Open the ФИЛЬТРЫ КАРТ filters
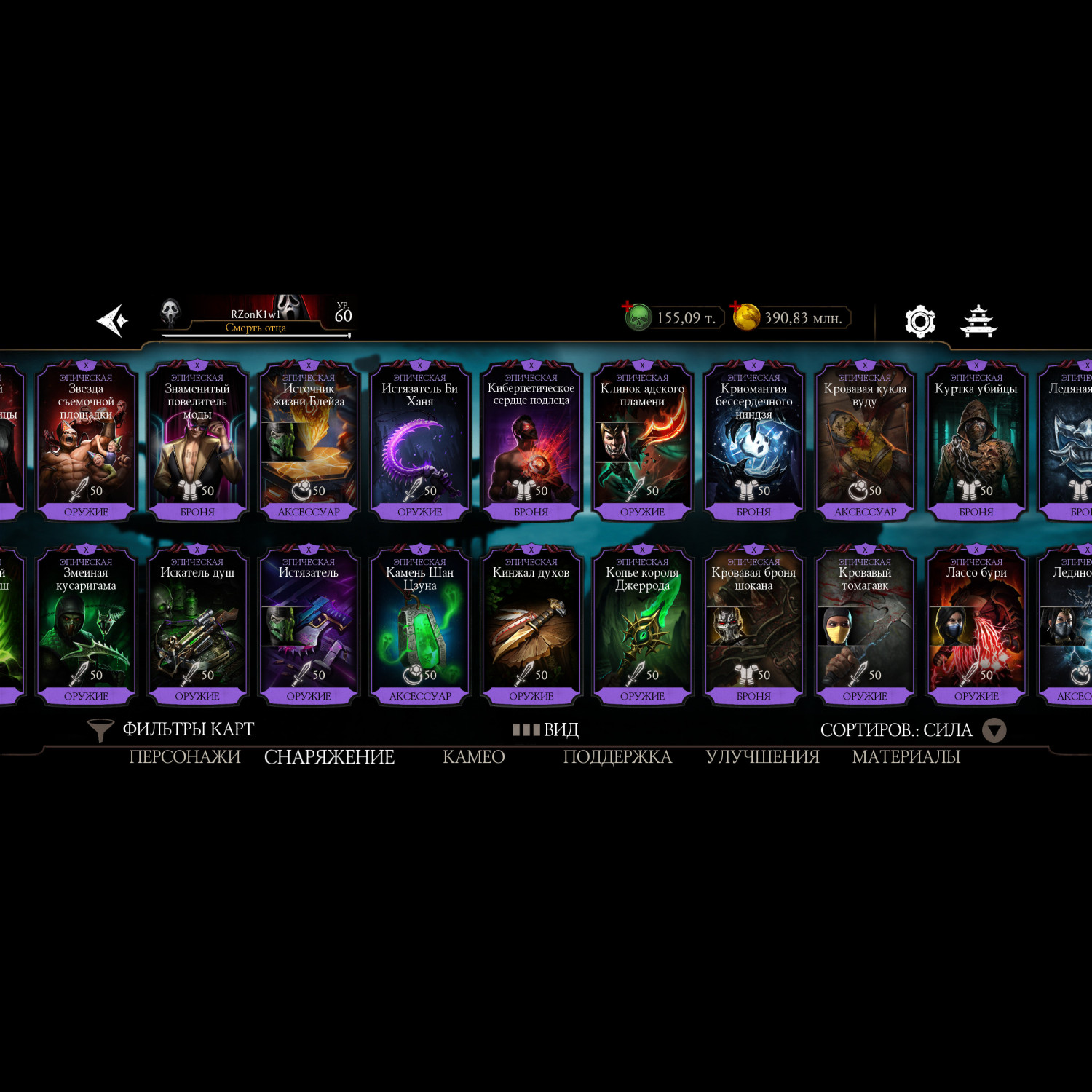1092x1092 pixels. (x=171, y=729)
